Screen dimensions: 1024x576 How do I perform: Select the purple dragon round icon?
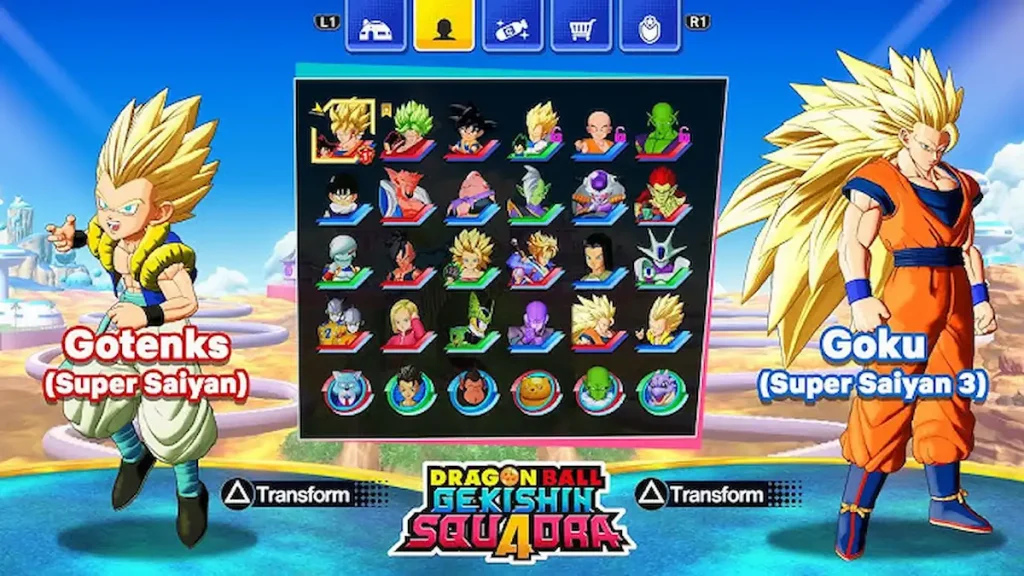[x=662, y=392]
